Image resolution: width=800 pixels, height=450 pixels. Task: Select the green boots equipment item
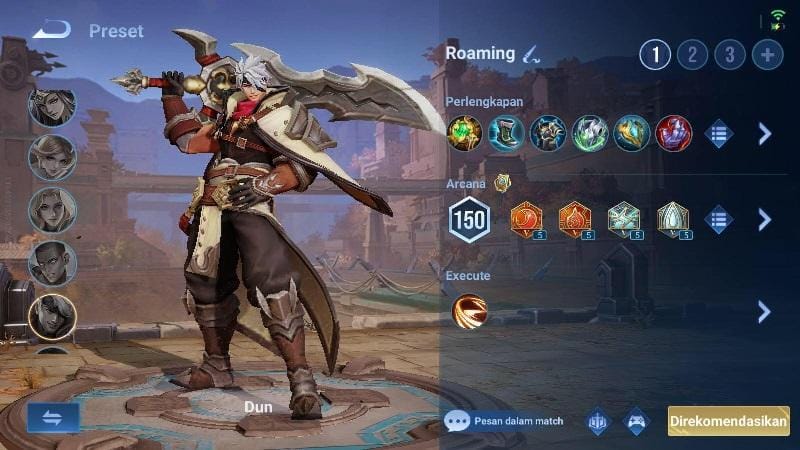click(506, 133)
